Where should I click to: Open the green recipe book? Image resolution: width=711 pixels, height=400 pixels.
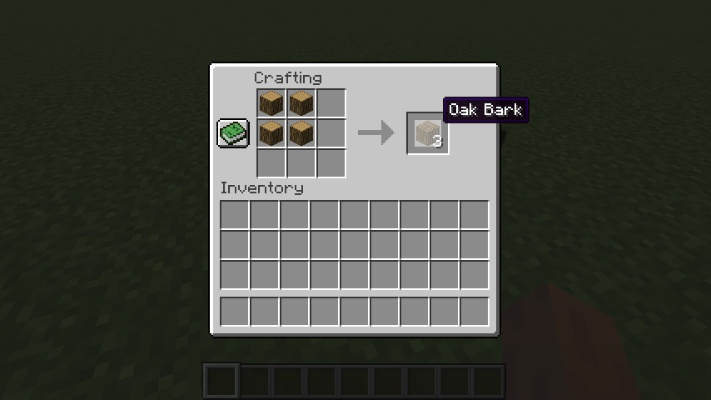click(x=233, y=133)
